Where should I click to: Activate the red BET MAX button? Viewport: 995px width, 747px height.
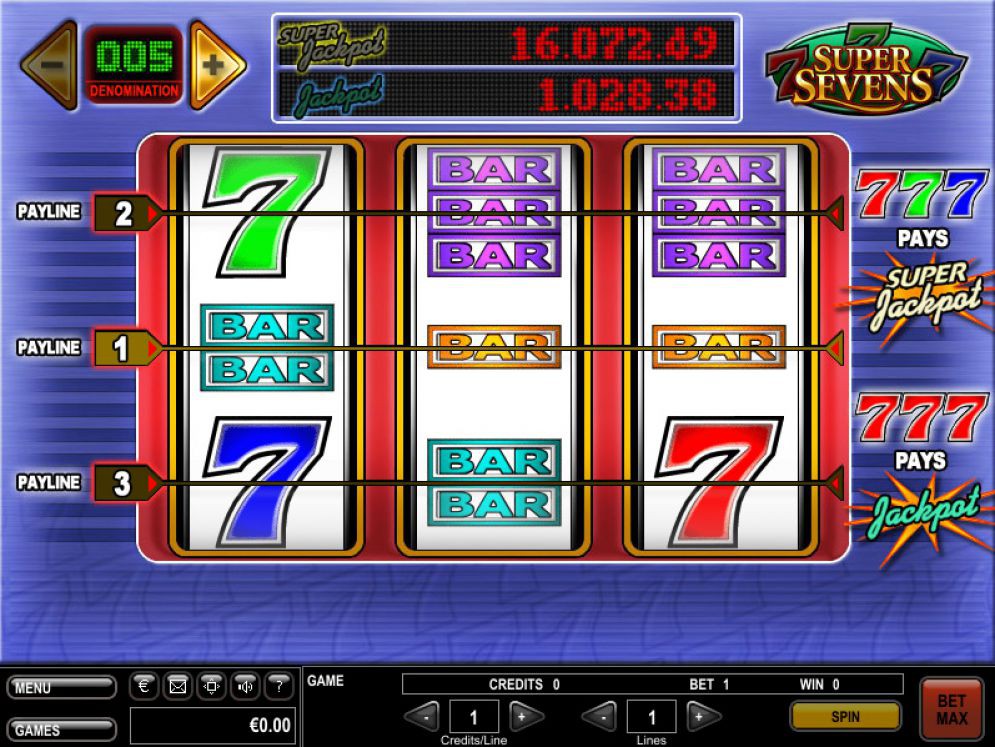[951, 709]
